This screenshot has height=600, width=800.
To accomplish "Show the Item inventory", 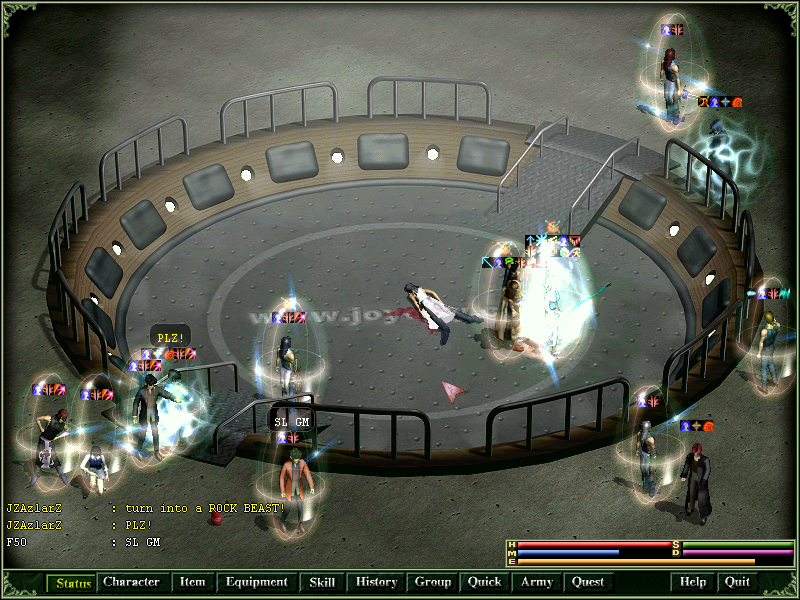I will 192,582.
